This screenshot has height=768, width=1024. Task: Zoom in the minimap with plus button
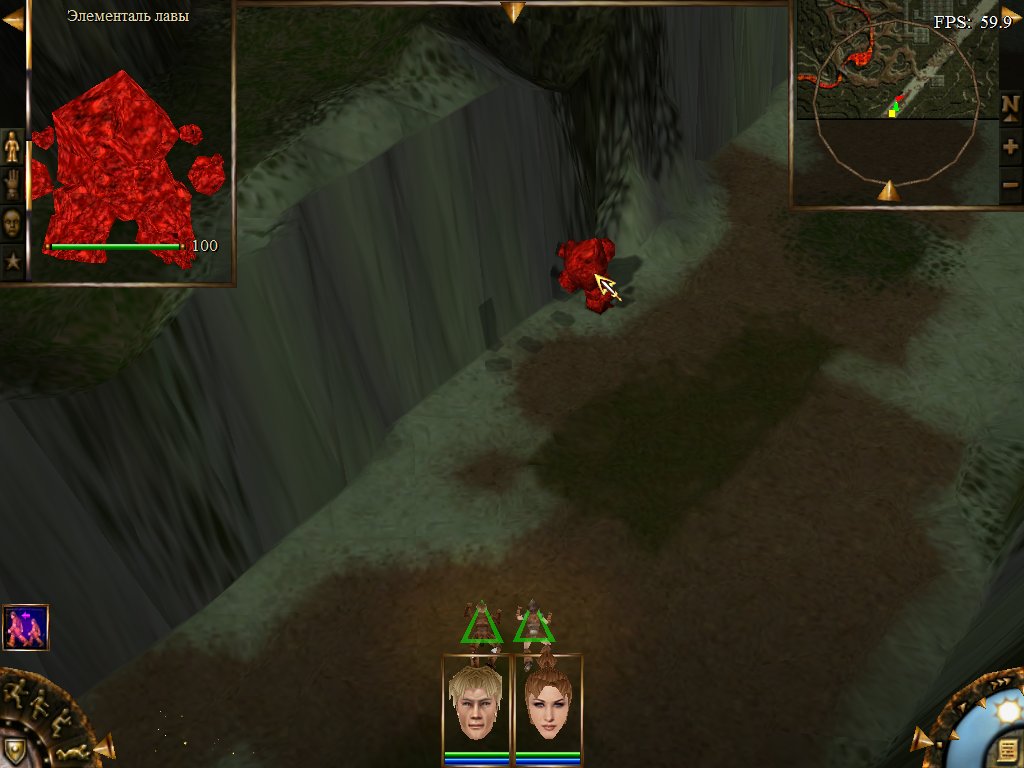[1010, 147]
